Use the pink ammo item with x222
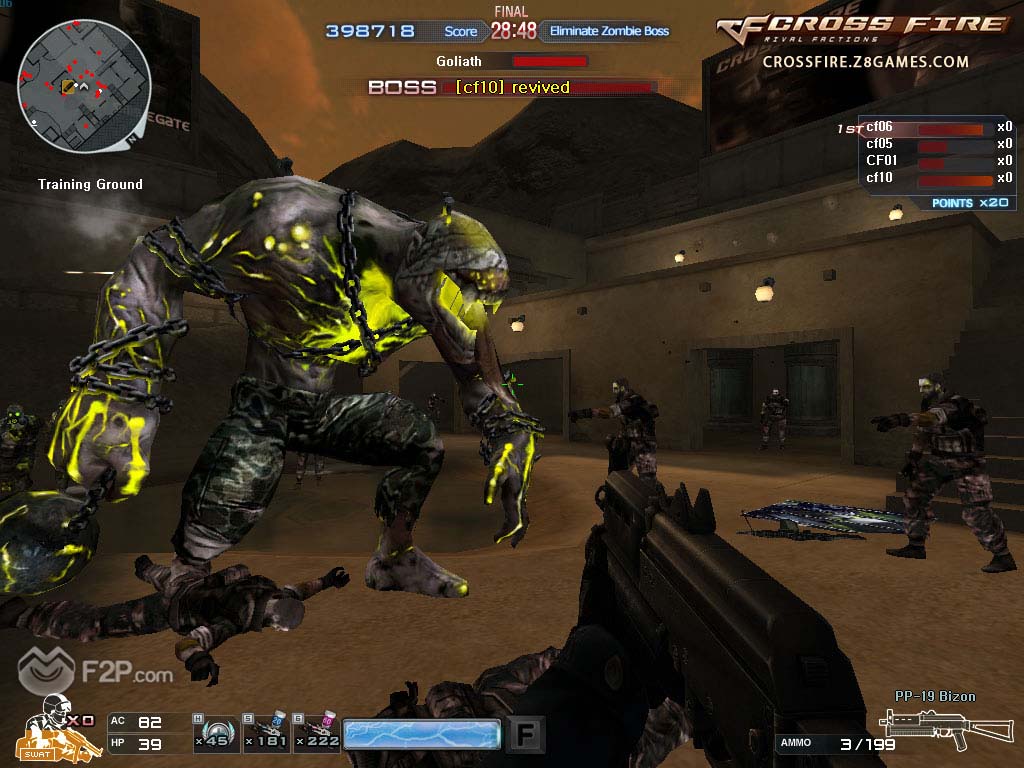Image resolution: width=1024 pixels, height=768 pixels. coord(318,733)
